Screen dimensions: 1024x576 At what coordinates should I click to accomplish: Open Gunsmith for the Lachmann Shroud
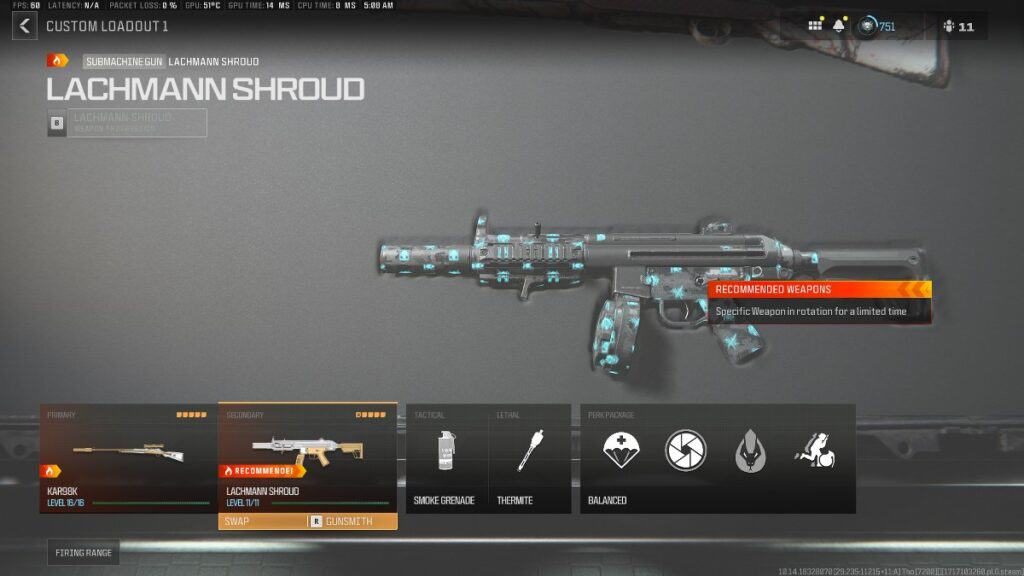pos(343,521)
